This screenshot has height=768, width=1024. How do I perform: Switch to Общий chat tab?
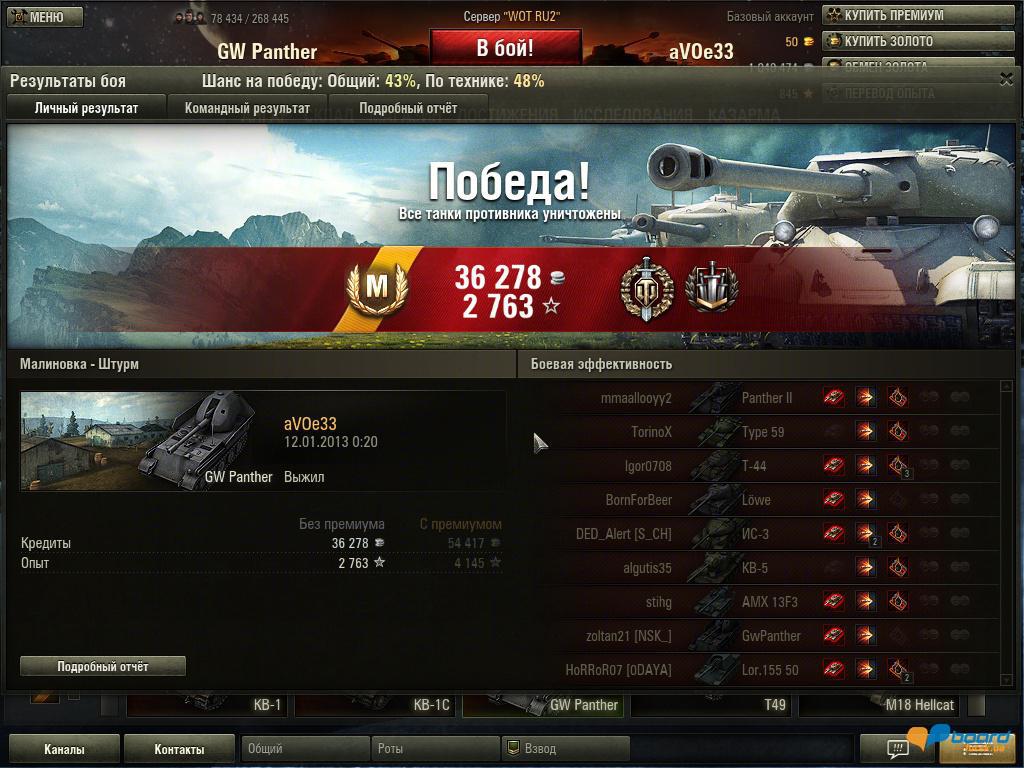(304, 749)
